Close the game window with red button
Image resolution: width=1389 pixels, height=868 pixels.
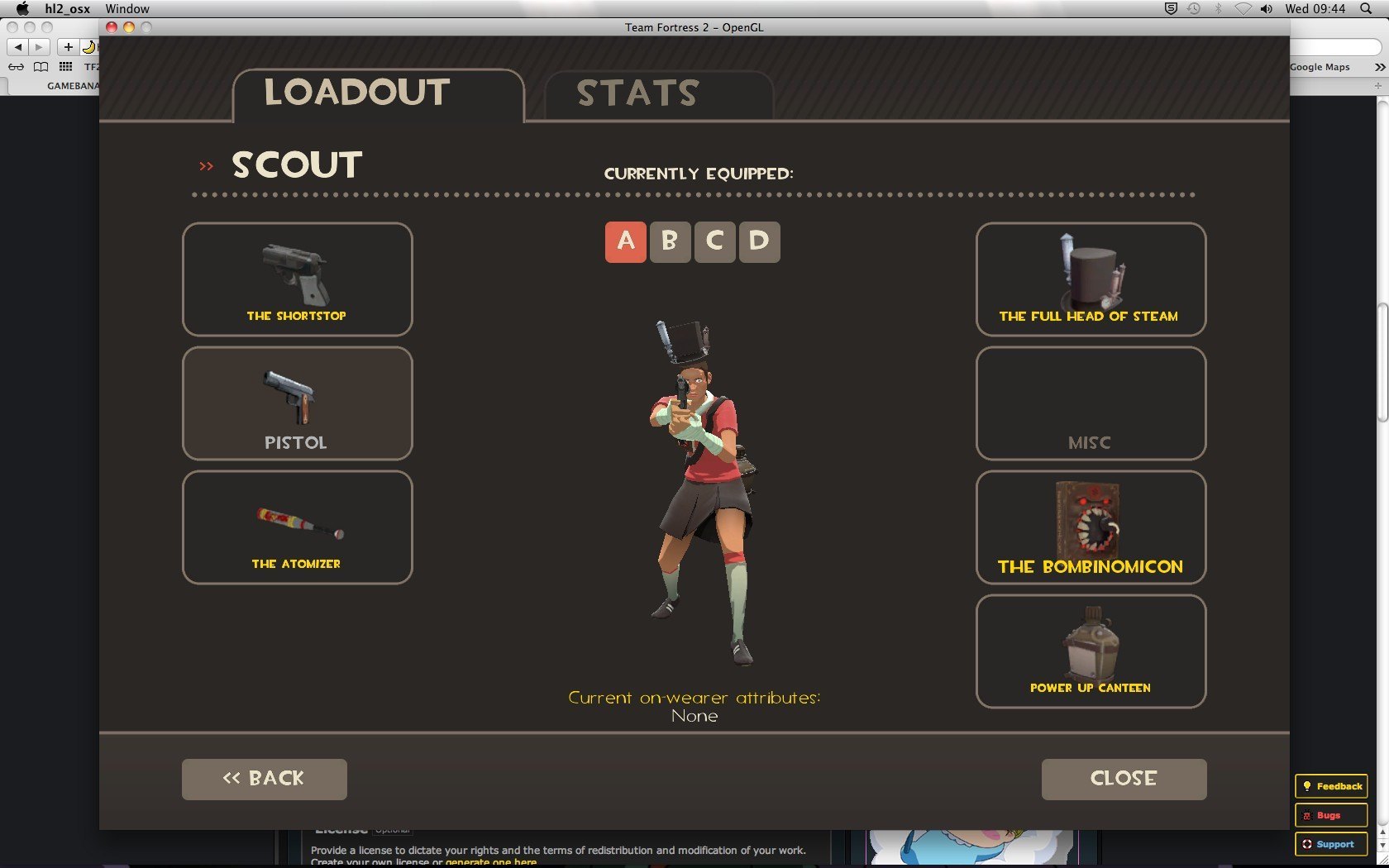click(x=112, y=27)
